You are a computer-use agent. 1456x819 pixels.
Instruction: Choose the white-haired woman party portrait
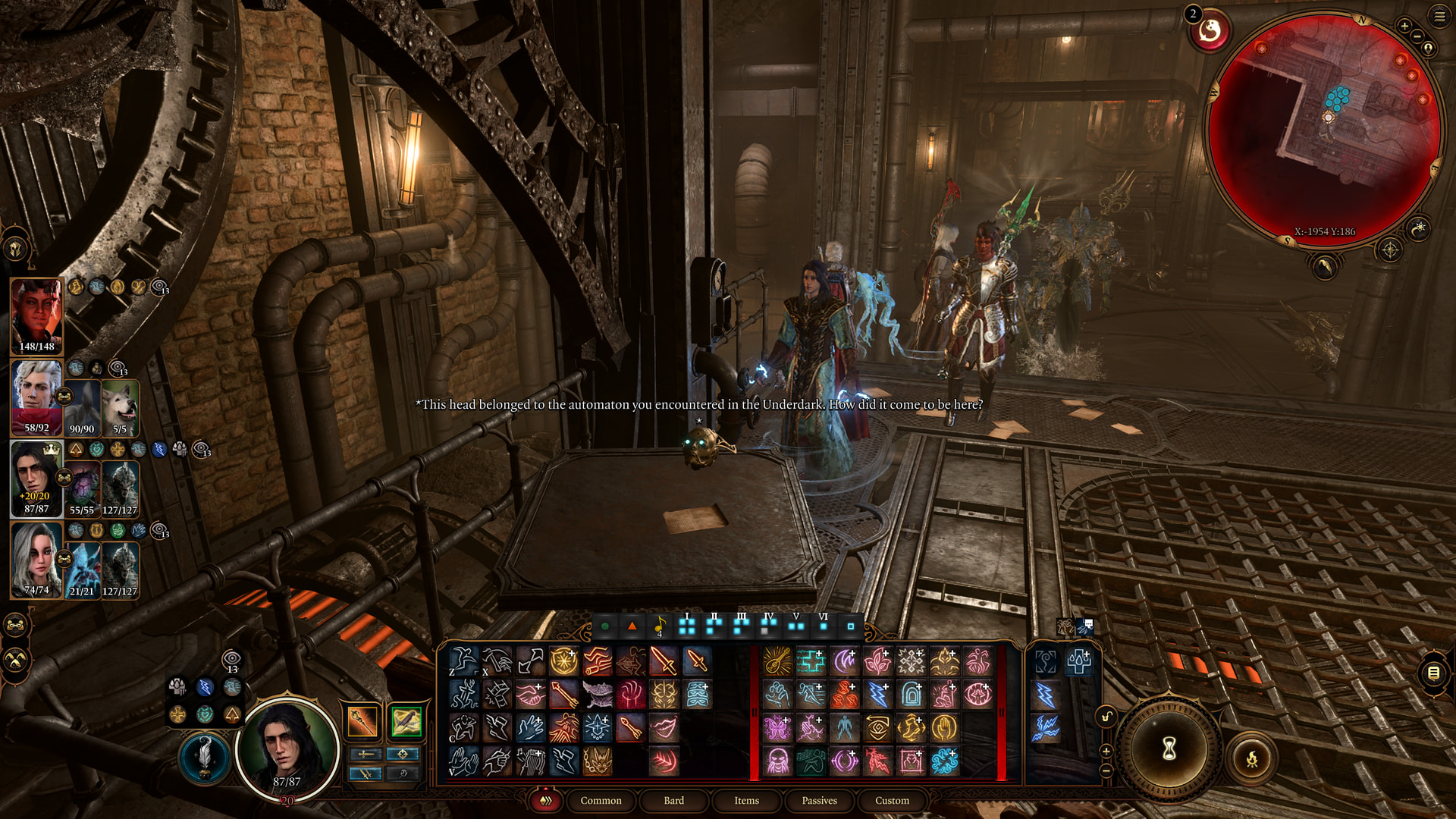click(36, 560)
